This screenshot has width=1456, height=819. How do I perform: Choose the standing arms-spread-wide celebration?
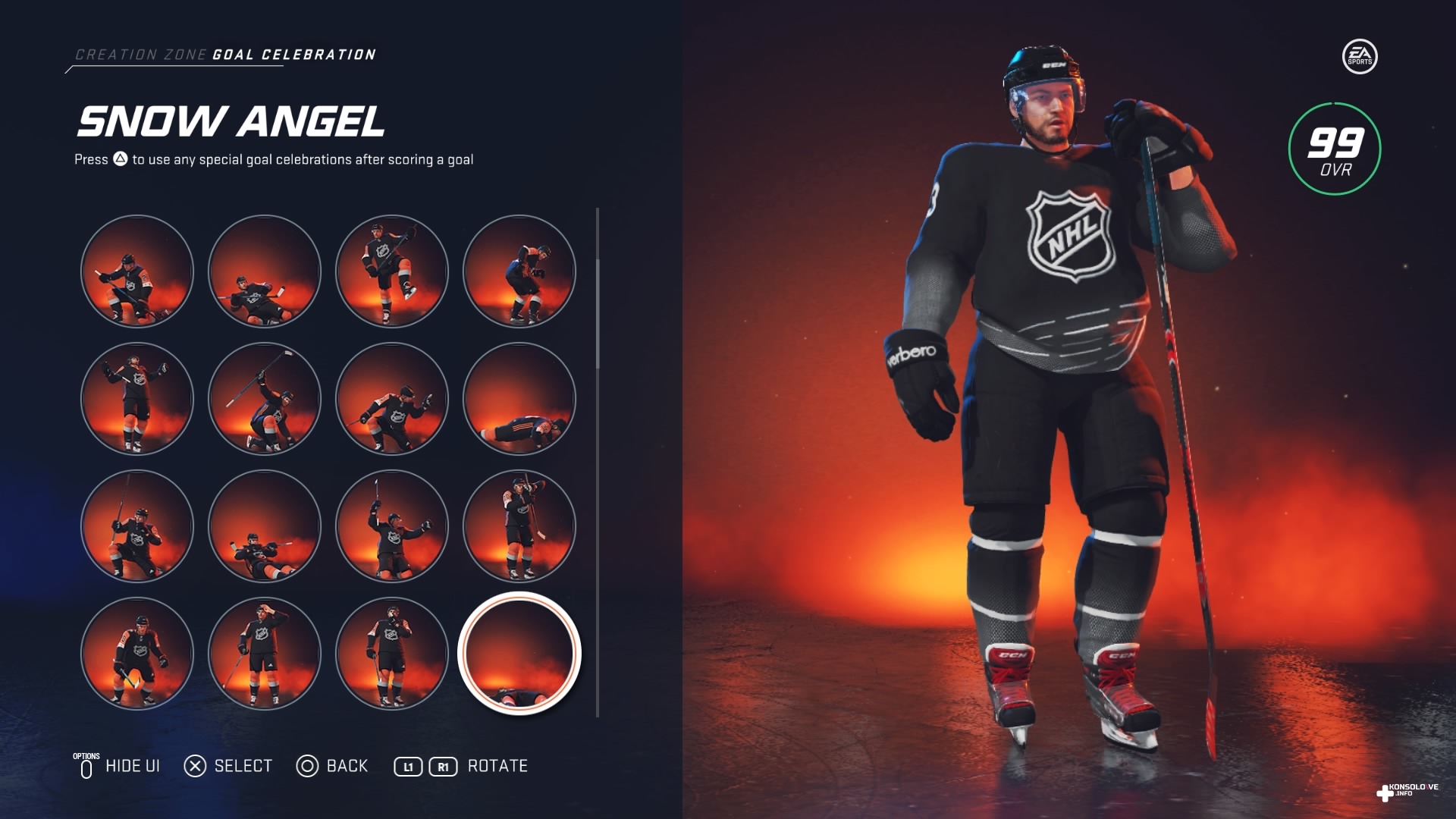[137, 399]
